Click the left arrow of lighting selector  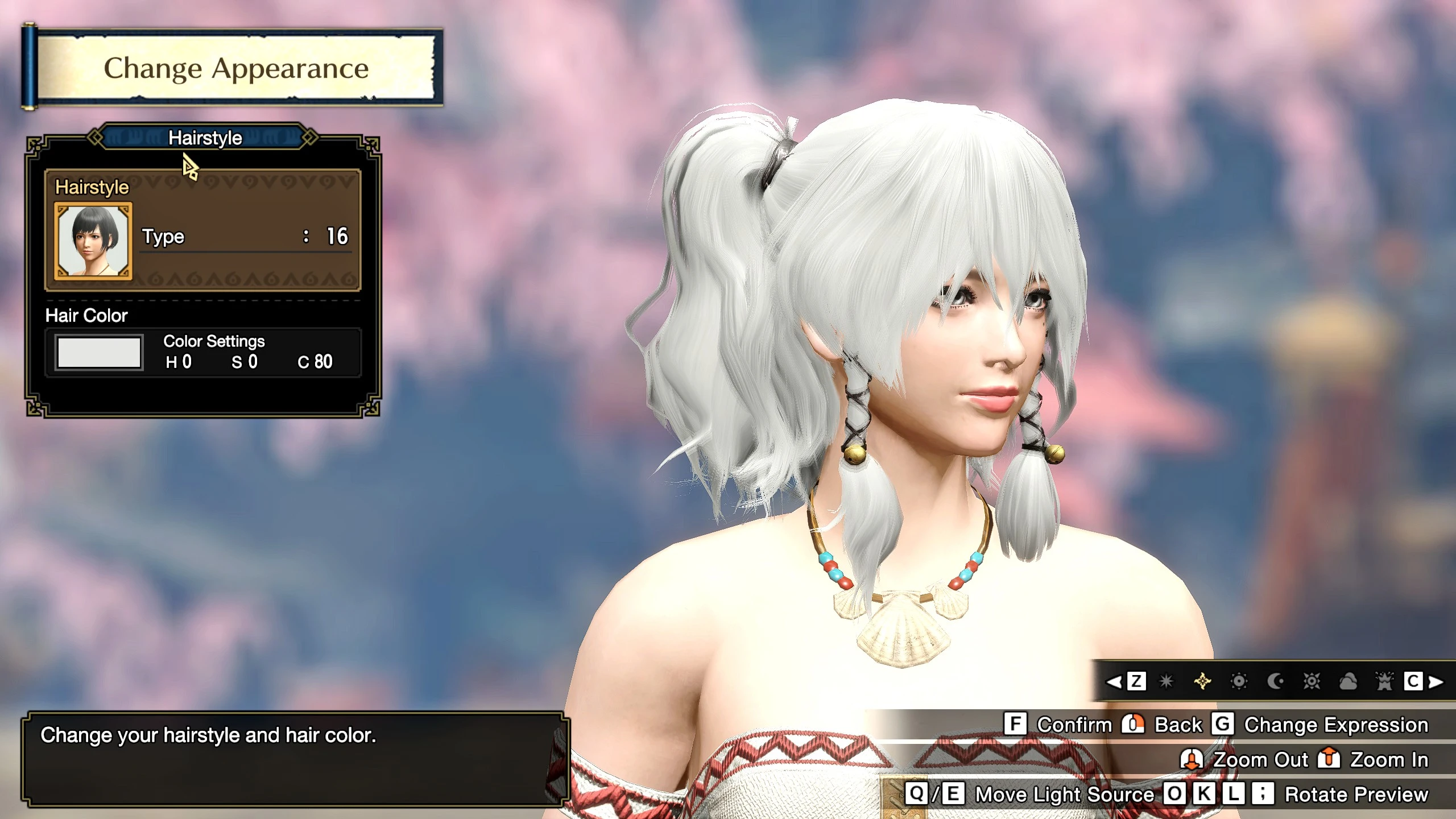point(1114,681)
